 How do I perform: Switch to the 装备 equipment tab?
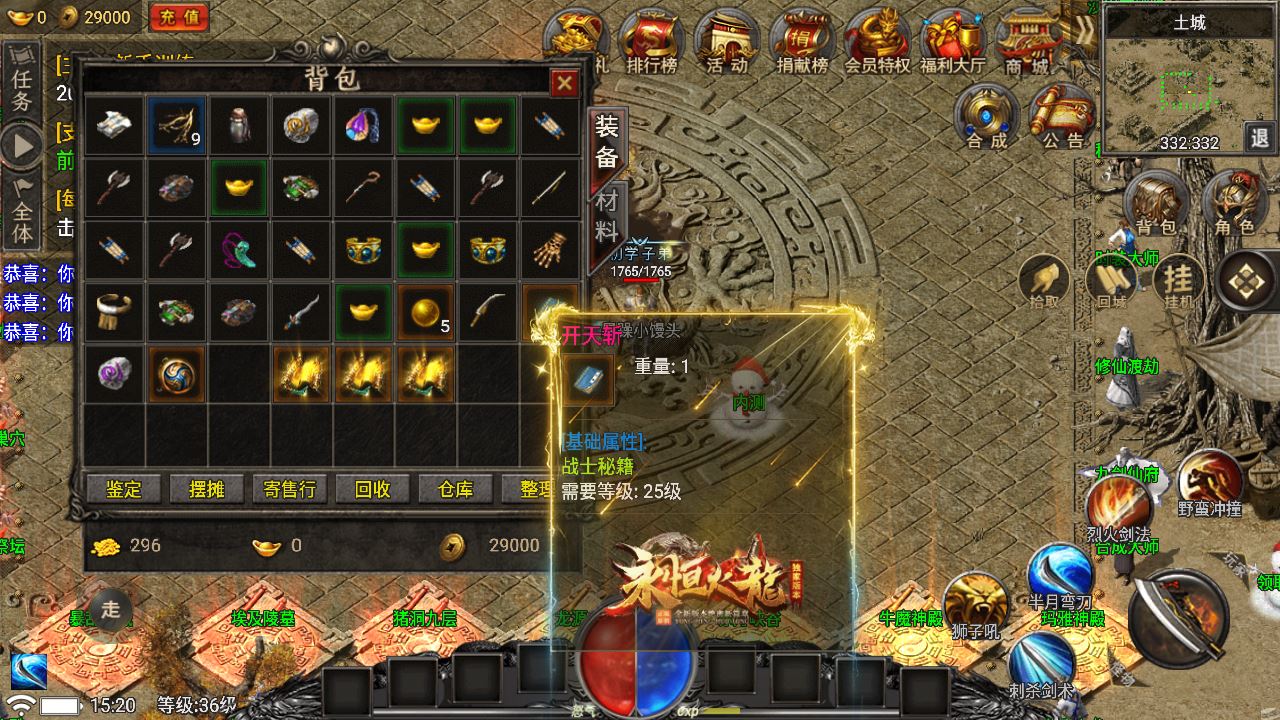click(607, 142)
